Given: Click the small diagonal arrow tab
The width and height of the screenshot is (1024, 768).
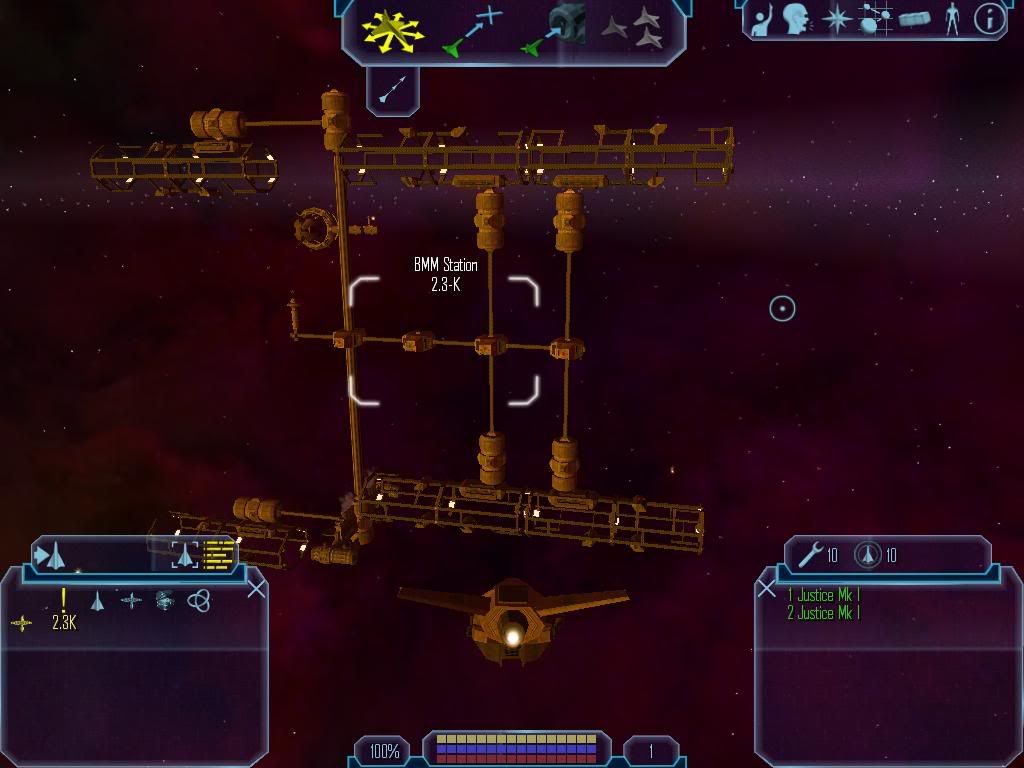Looking at the screenshot, I should [392, 91].
